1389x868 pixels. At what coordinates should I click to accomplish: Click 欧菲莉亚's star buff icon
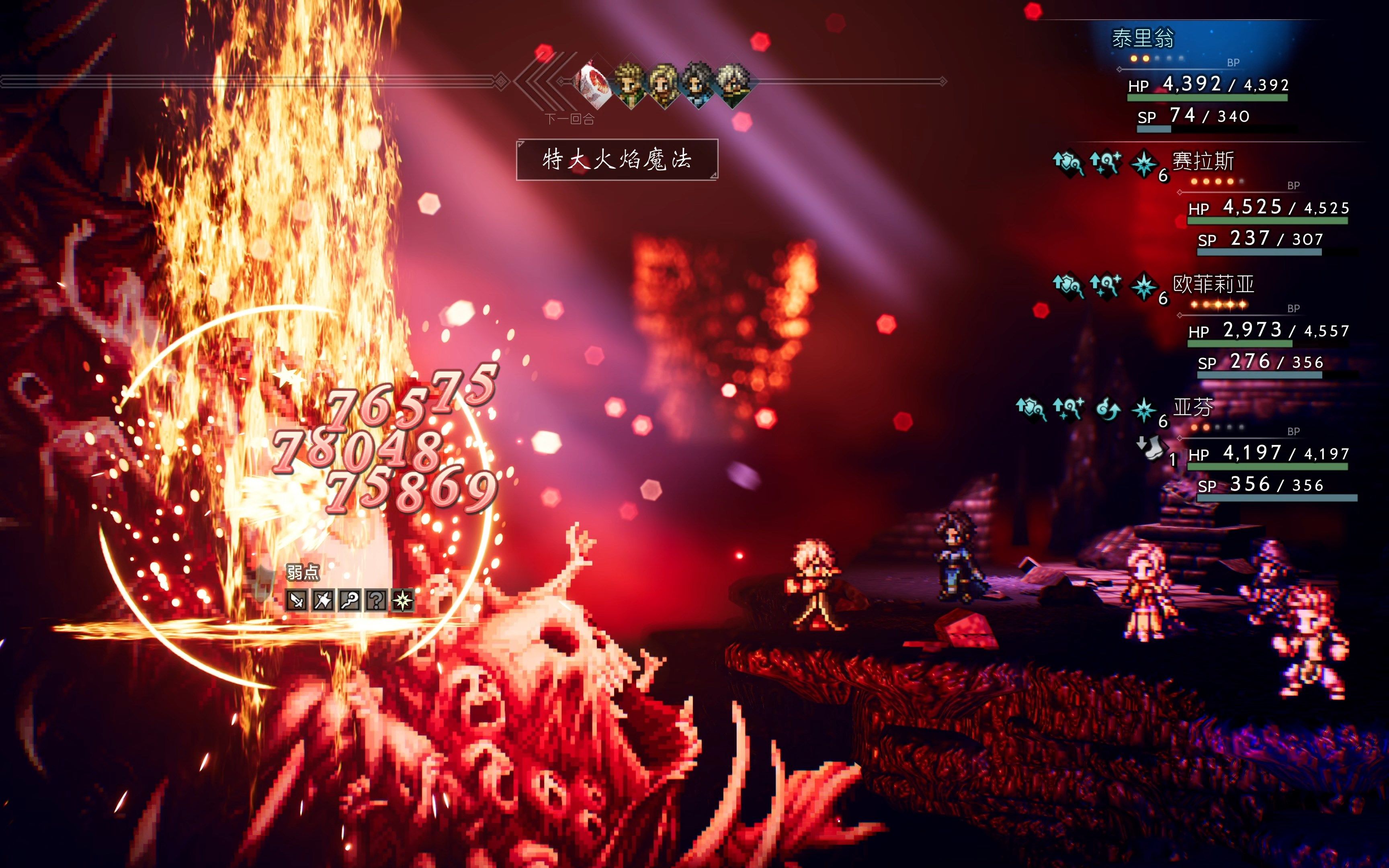click(x=1143, y=287)
